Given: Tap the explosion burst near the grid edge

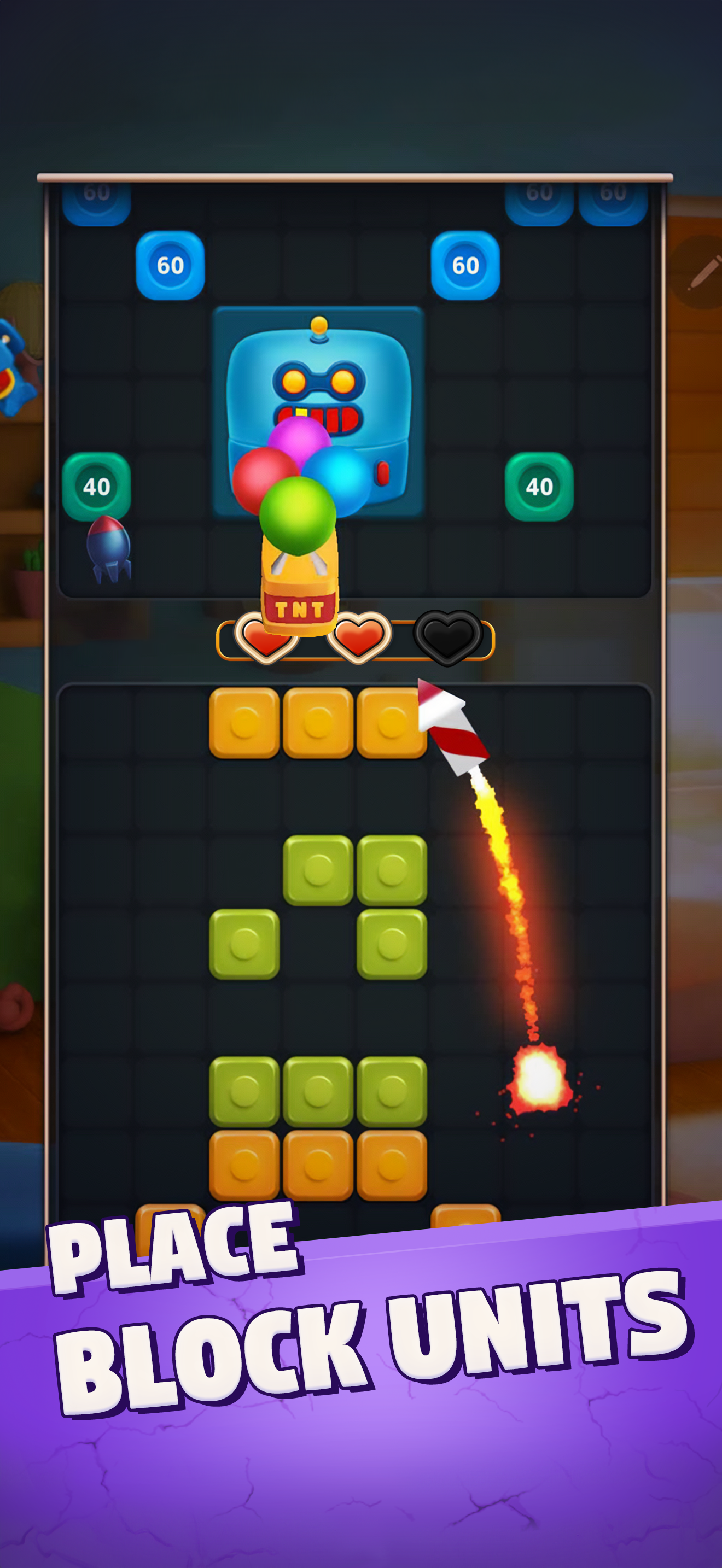Looking at the screenshot, I should [539, 1078].
